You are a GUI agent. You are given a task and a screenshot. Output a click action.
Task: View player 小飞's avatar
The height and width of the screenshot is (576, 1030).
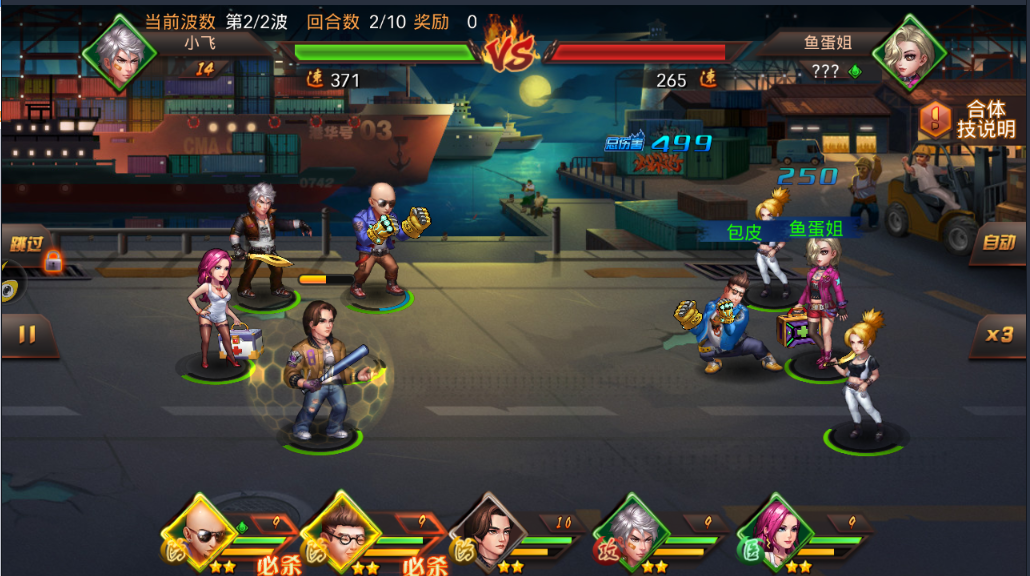pyautogui.click(x=119, y=51)
